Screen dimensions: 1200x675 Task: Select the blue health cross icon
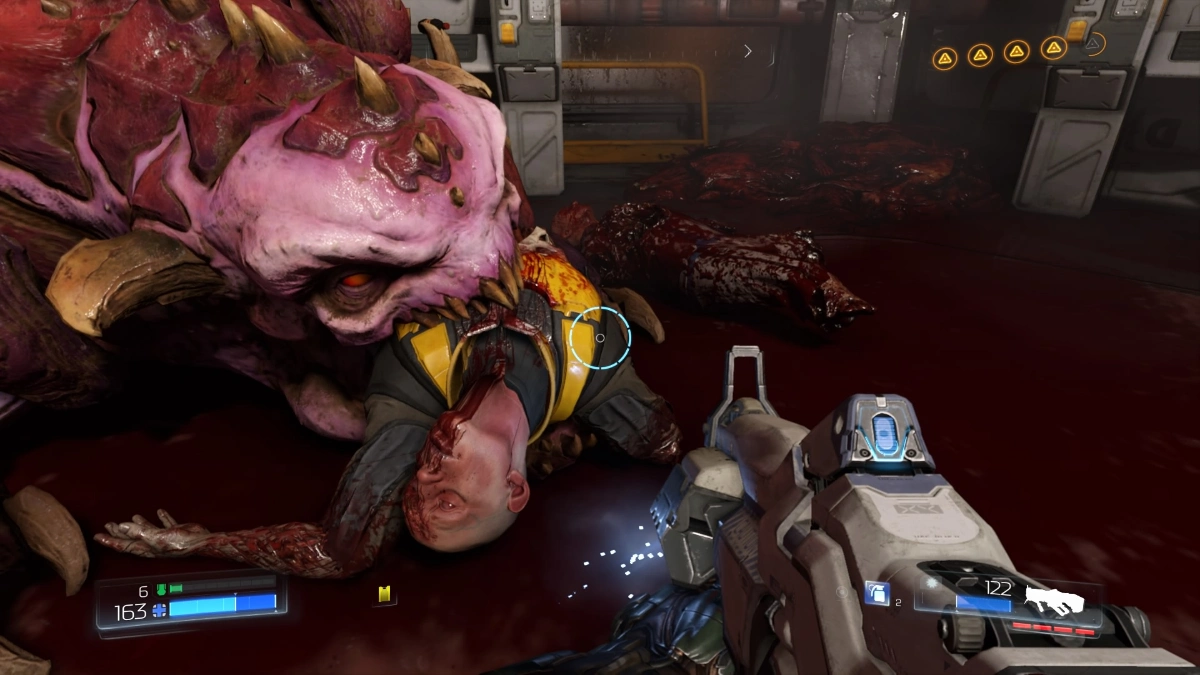tap(159, 610)
